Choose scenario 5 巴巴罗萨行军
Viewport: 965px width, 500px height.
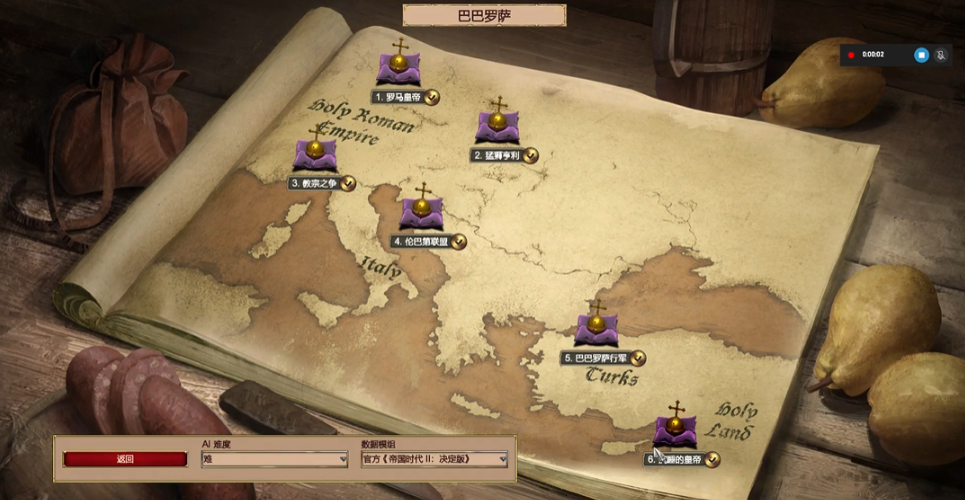click(x=596, y=329)
